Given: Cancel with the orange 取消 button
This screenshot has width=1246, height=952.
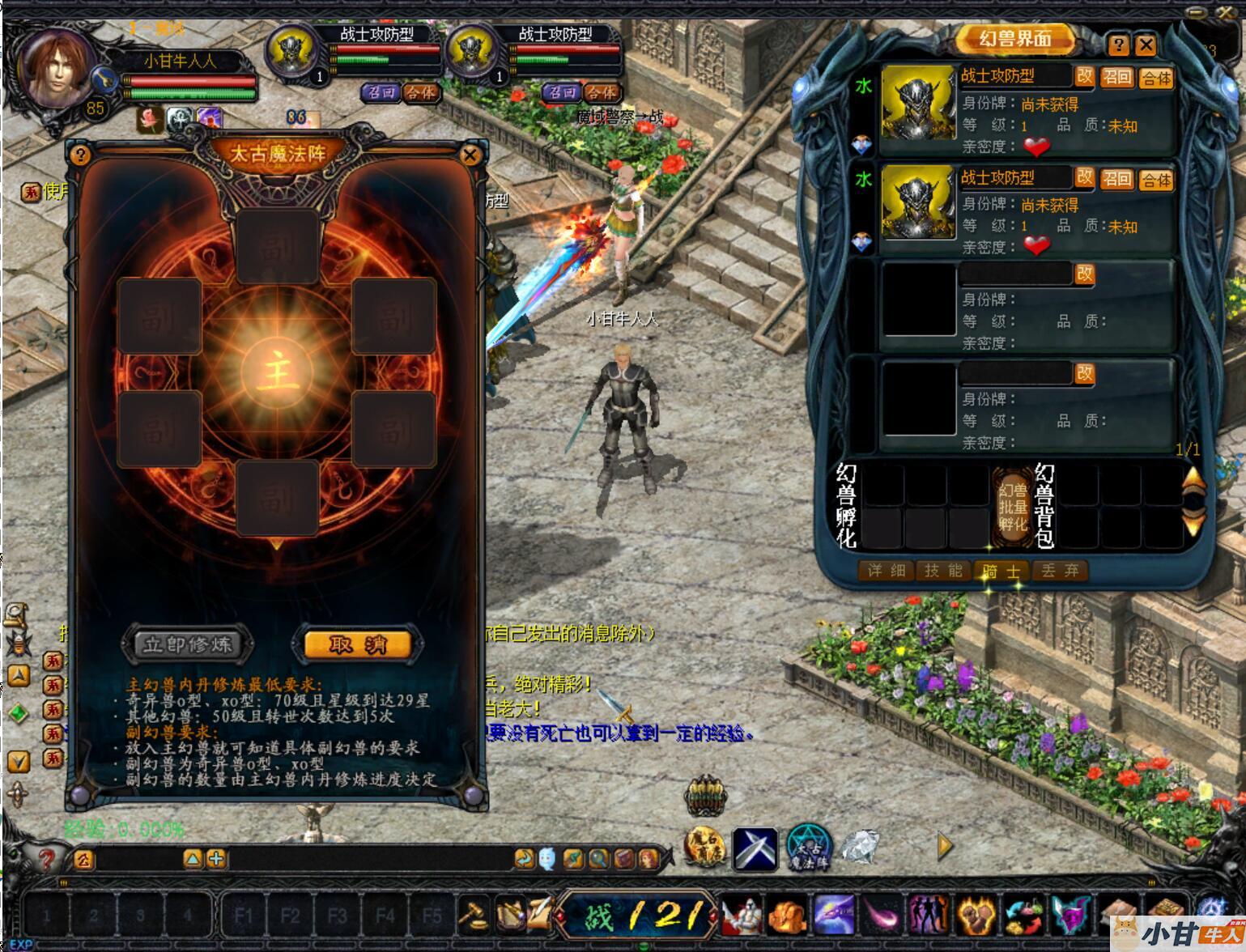Looking at the screenshot, I should [358, 644].
